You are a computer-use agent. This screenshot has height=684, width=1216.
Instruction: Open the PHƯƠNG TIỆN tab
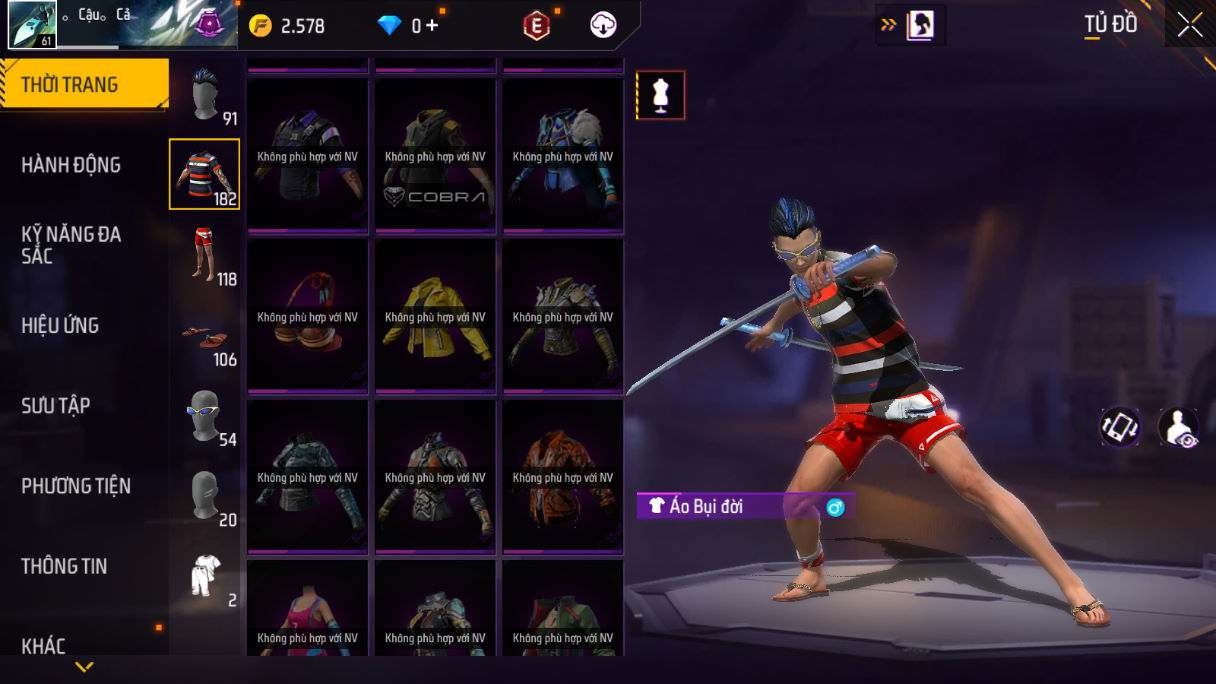point(76,486)
